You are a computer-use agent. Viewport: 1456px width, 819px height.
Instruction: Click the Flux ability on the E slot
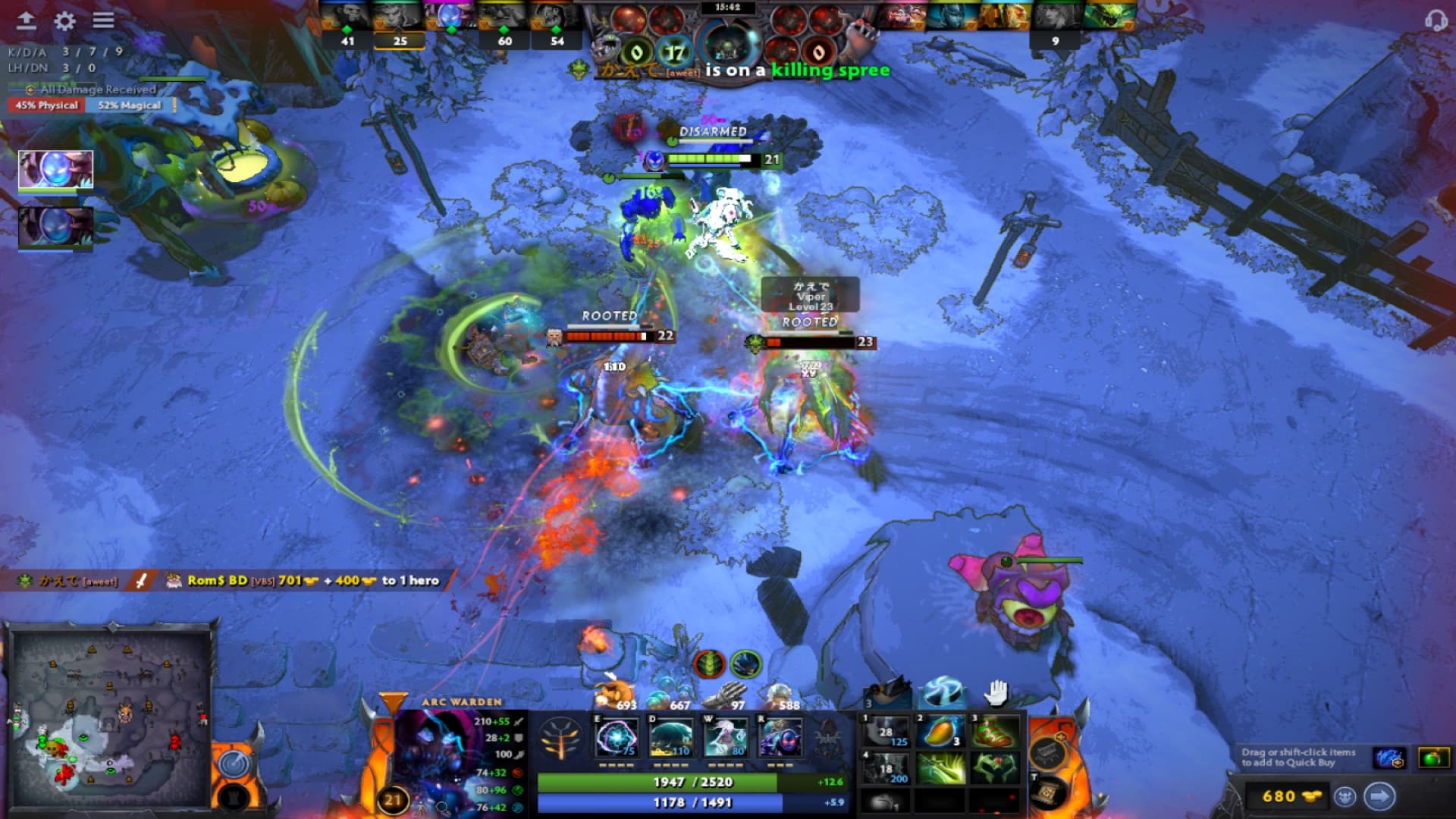coord(618,737)
